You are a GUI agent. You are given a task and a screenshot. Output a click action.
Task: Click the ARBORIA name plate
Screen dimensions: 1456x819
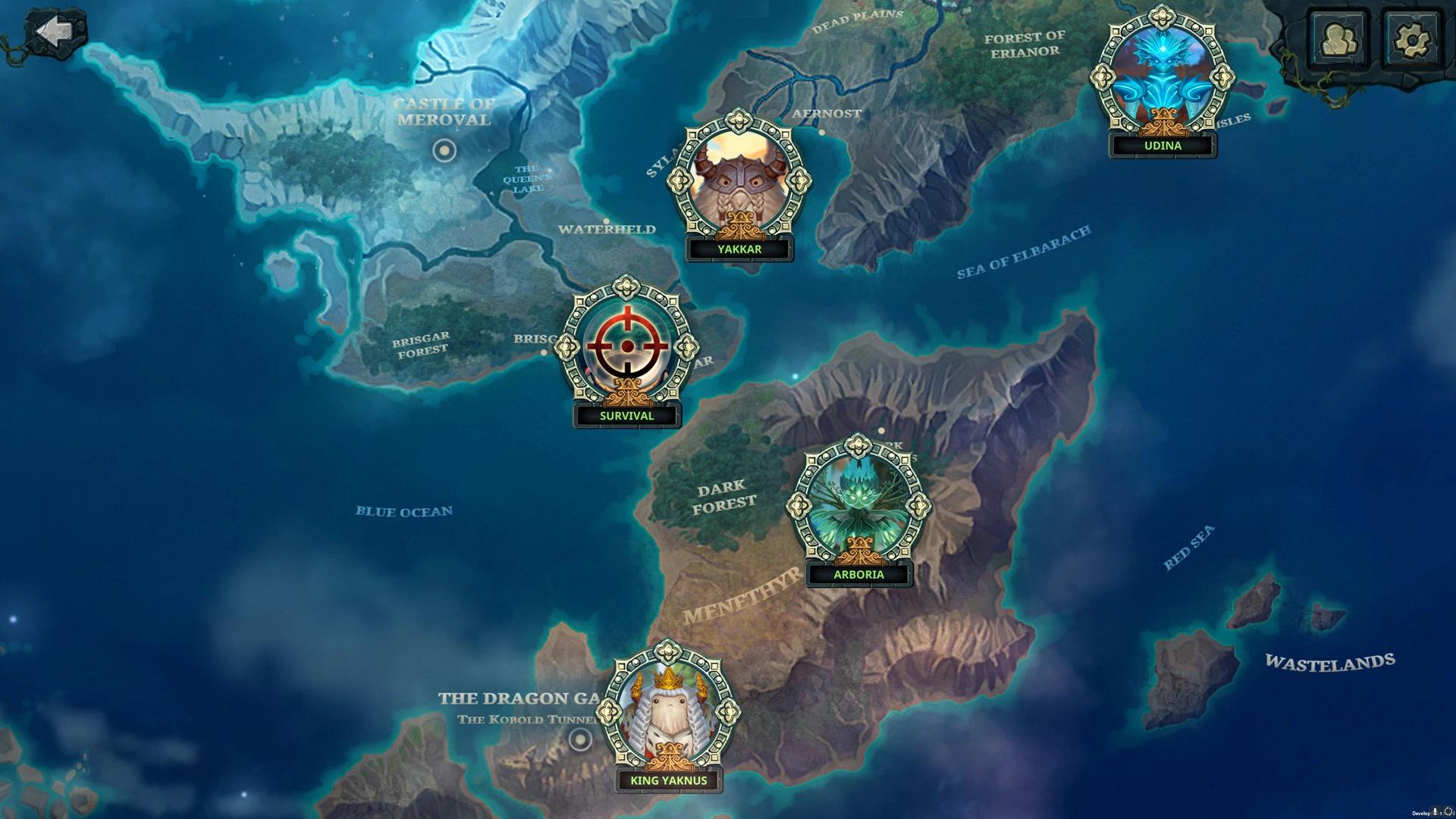pyautogui.click(x=858, y=575)
